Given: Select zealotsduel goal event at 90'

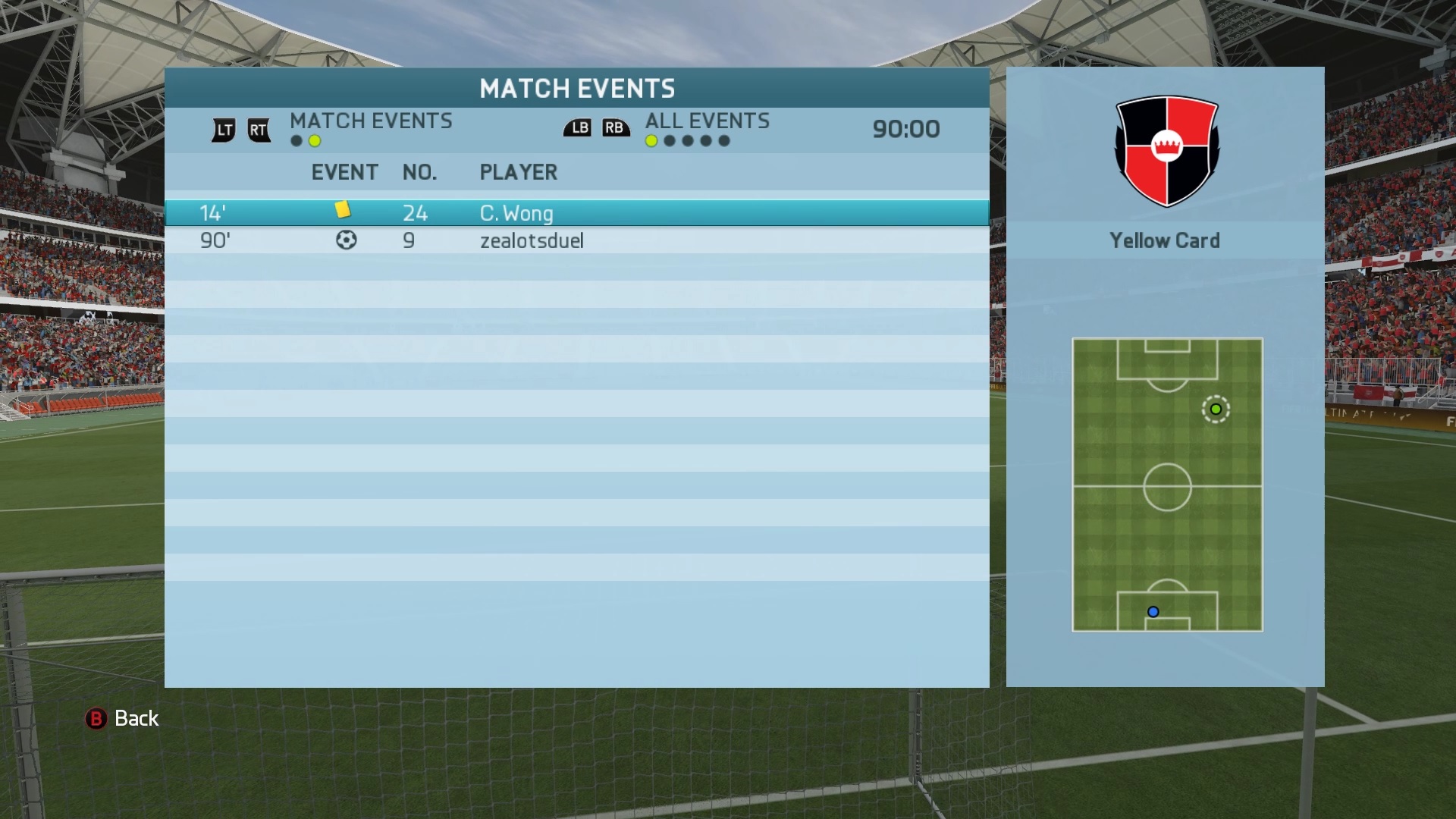Looking at the screenshot, I should pyautogui.click(x=576, y=241).
